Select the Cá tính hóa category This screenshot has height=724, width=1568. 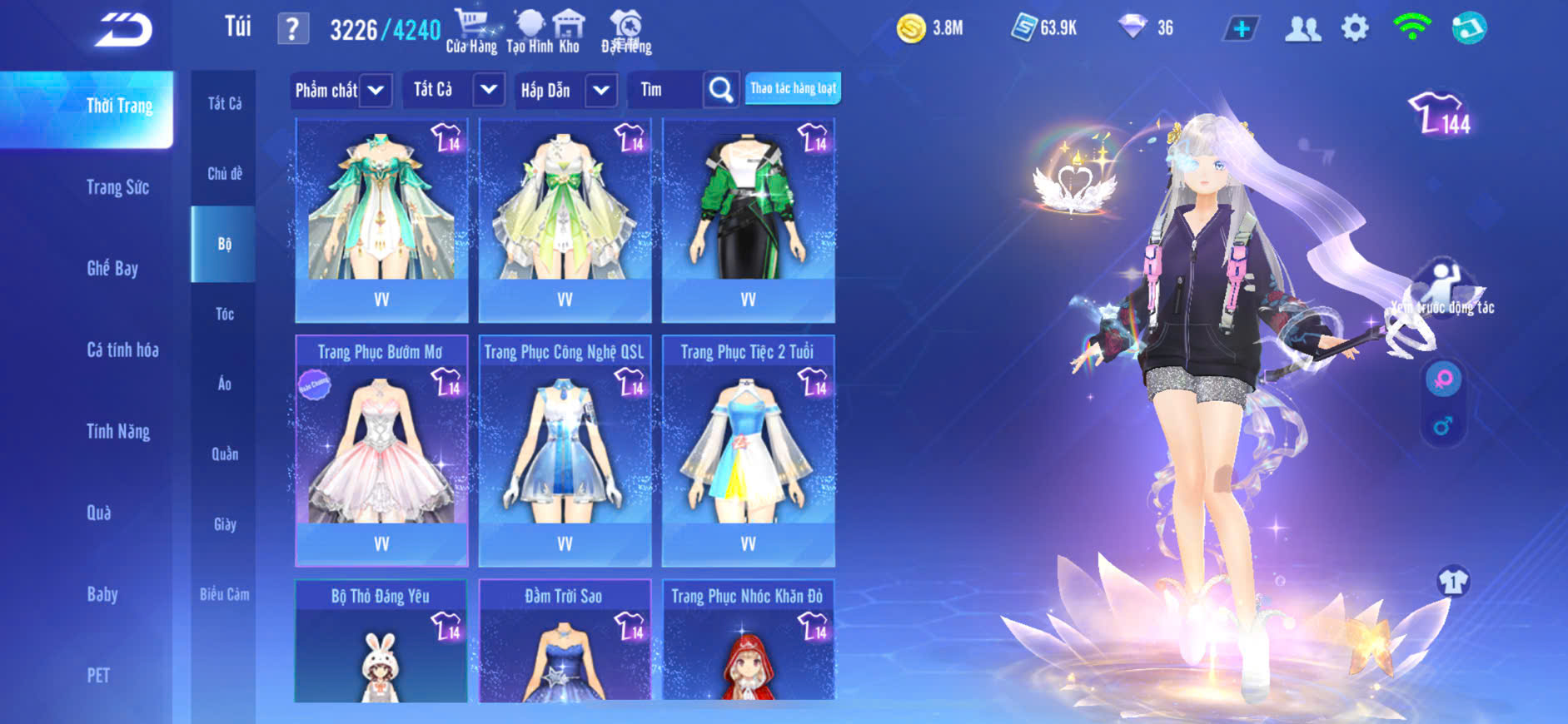122,350
